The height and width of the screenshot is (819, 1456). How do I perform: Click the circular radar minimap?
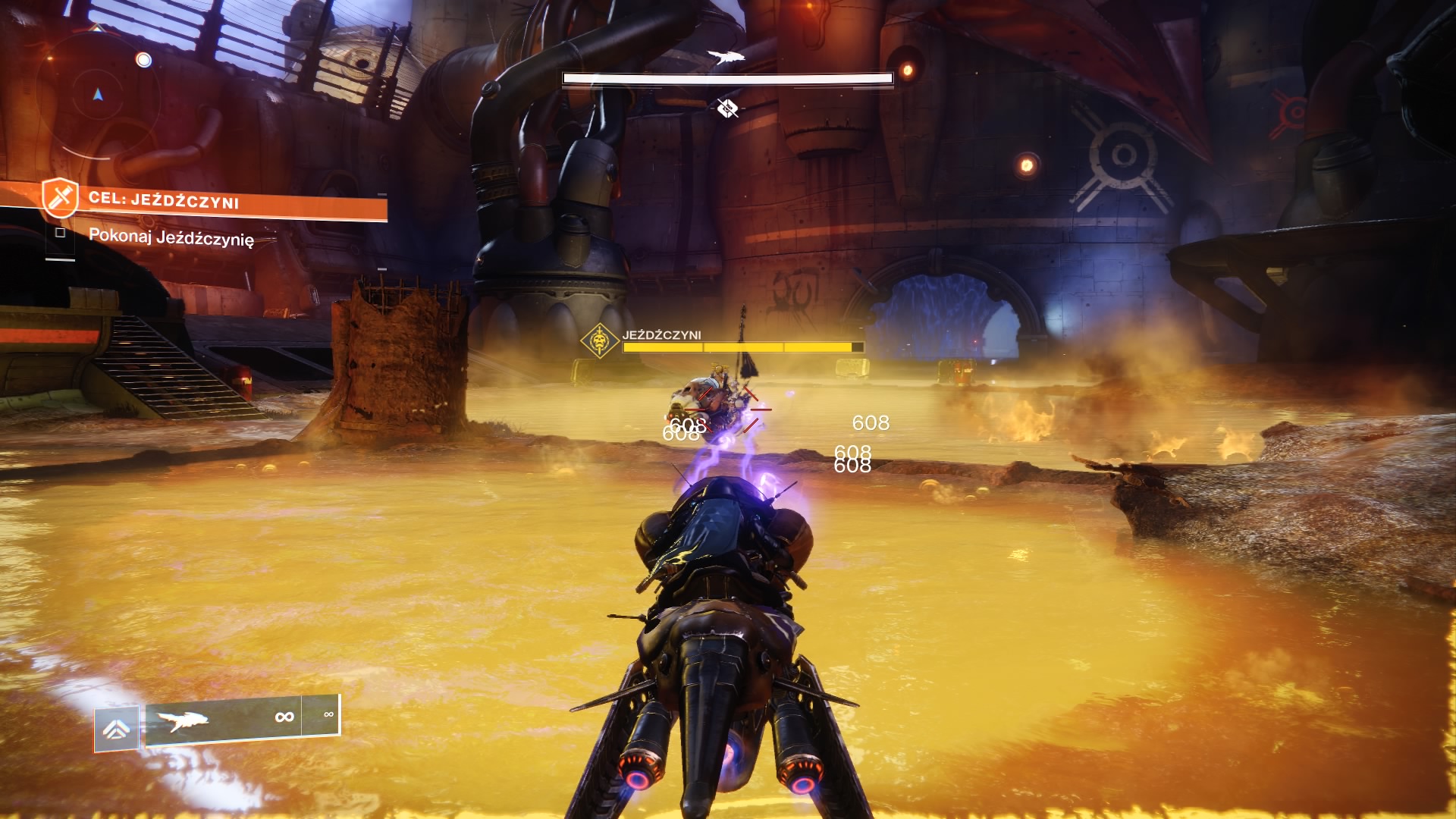pyautogui.click(x=97, y=96)
